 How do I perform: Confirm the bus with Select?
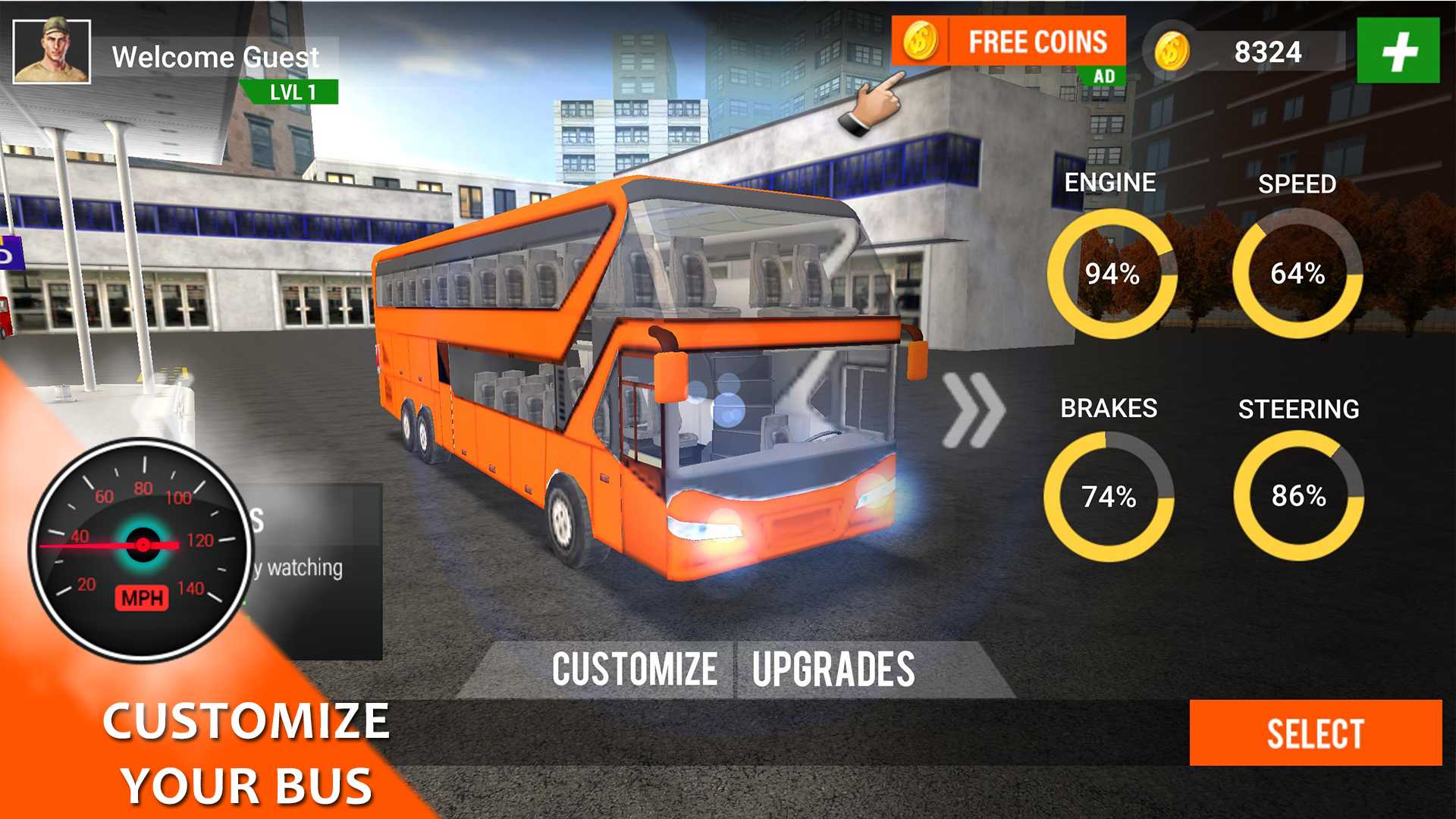[1315, 733]
